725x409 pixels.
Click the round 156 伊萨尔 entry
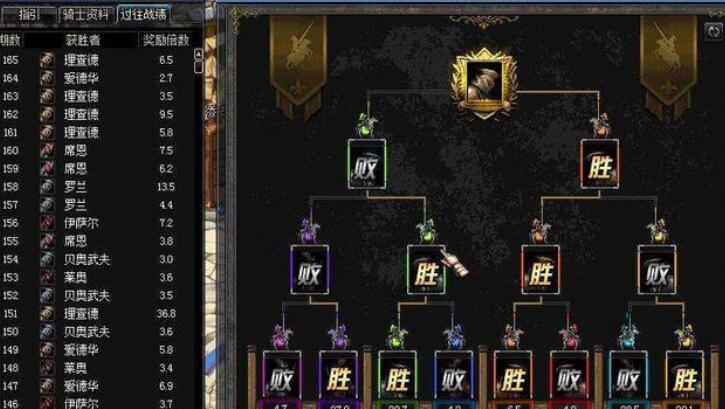click(100, 222)
